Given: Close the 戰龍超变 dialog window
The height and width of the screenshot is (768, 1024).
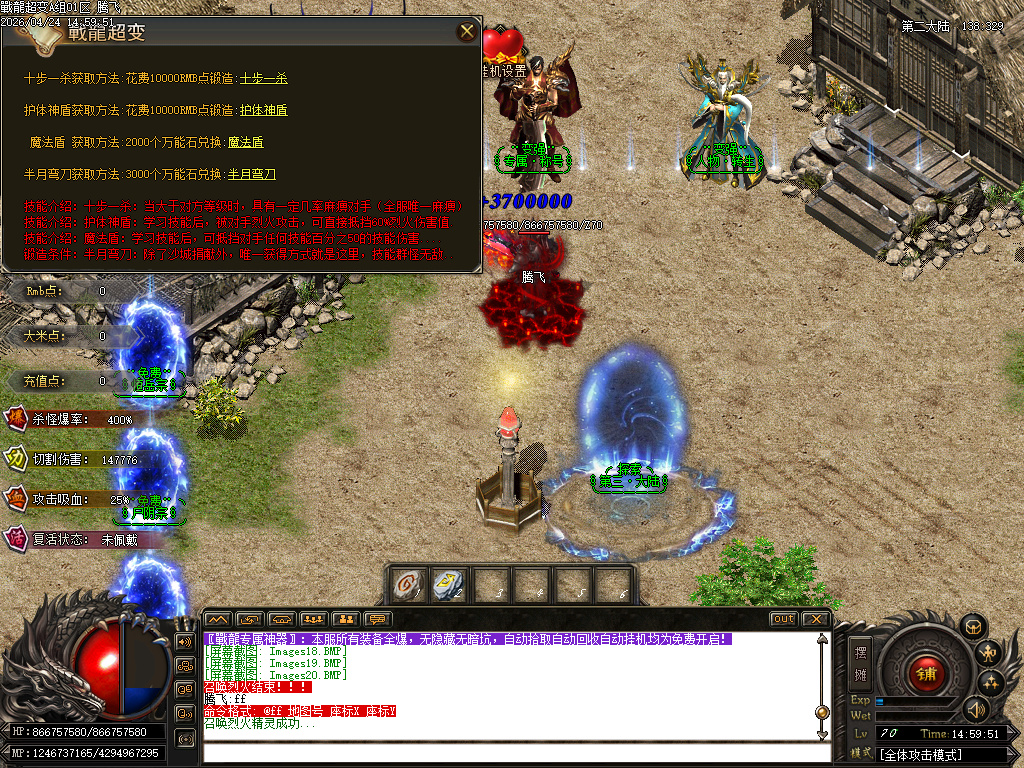Looking at the screenshot, I should pos(467,31).
